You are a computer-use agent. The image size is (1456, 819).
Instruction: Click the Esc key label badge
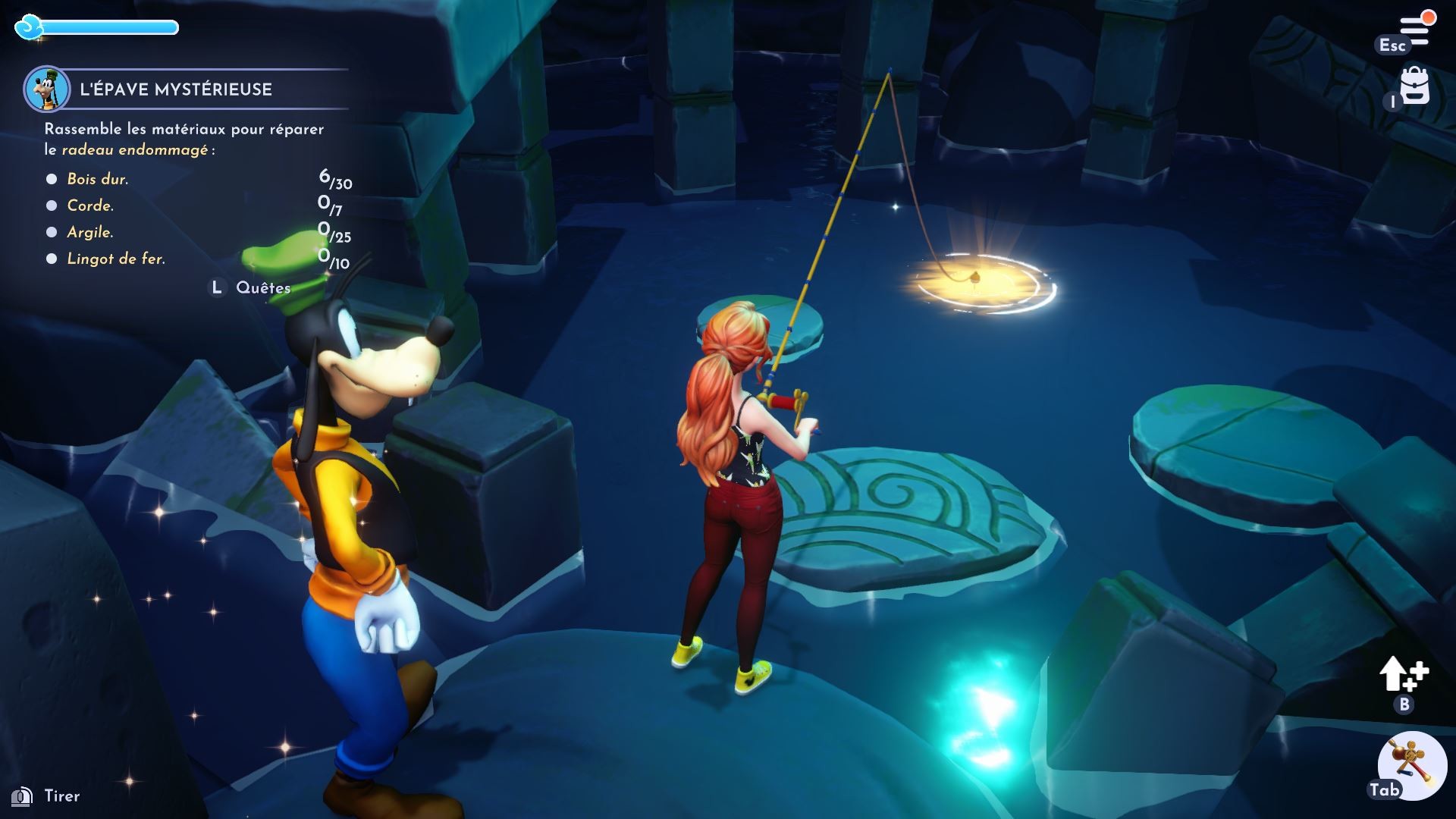click(x=1394, y=46)
